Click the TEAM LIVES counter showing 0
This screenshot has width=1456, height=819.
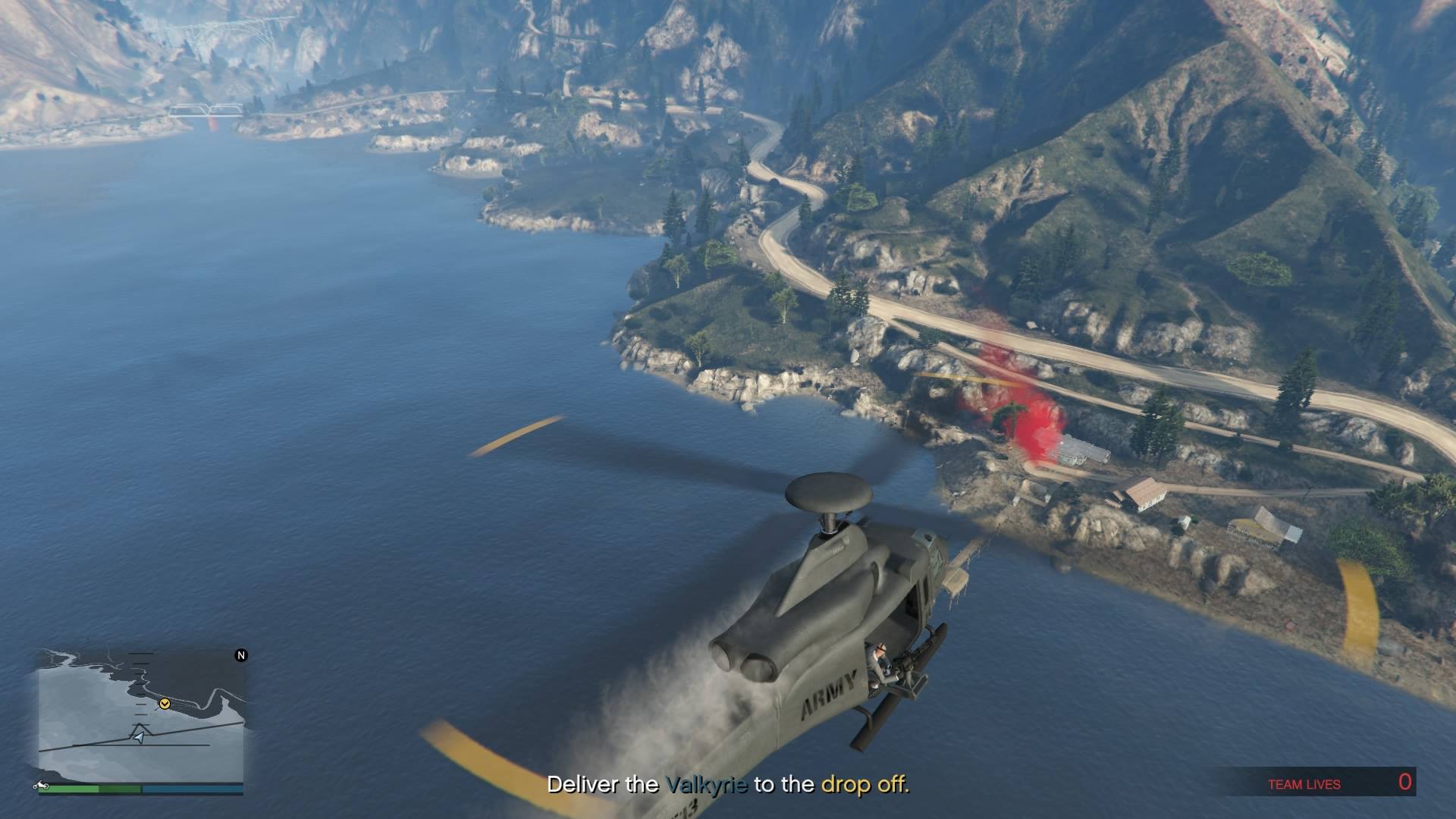tap(1350, 784)
